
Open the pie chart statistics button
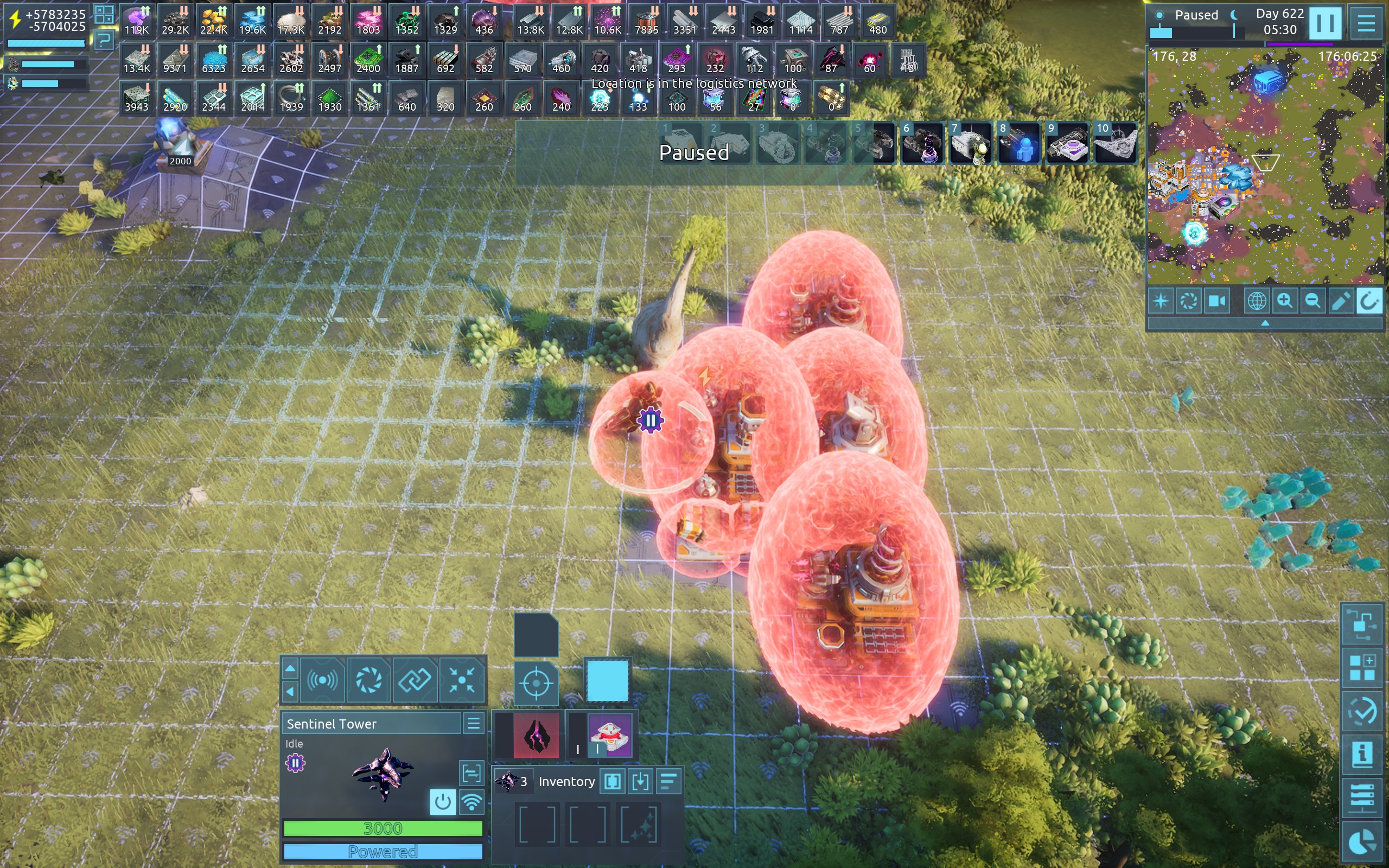pyautogui.click(x=1362, y=843)
